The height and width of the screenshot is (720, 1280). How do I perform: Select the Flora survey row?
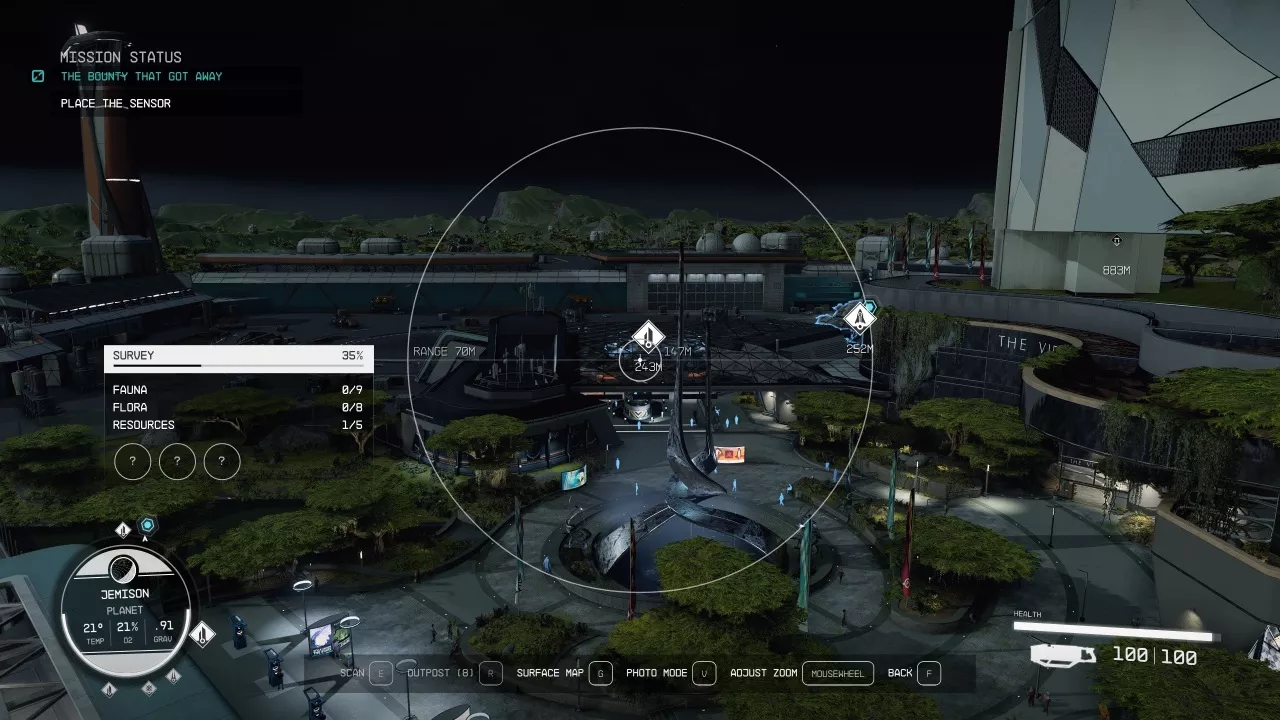pyautogui.click(x=238, y=407)
